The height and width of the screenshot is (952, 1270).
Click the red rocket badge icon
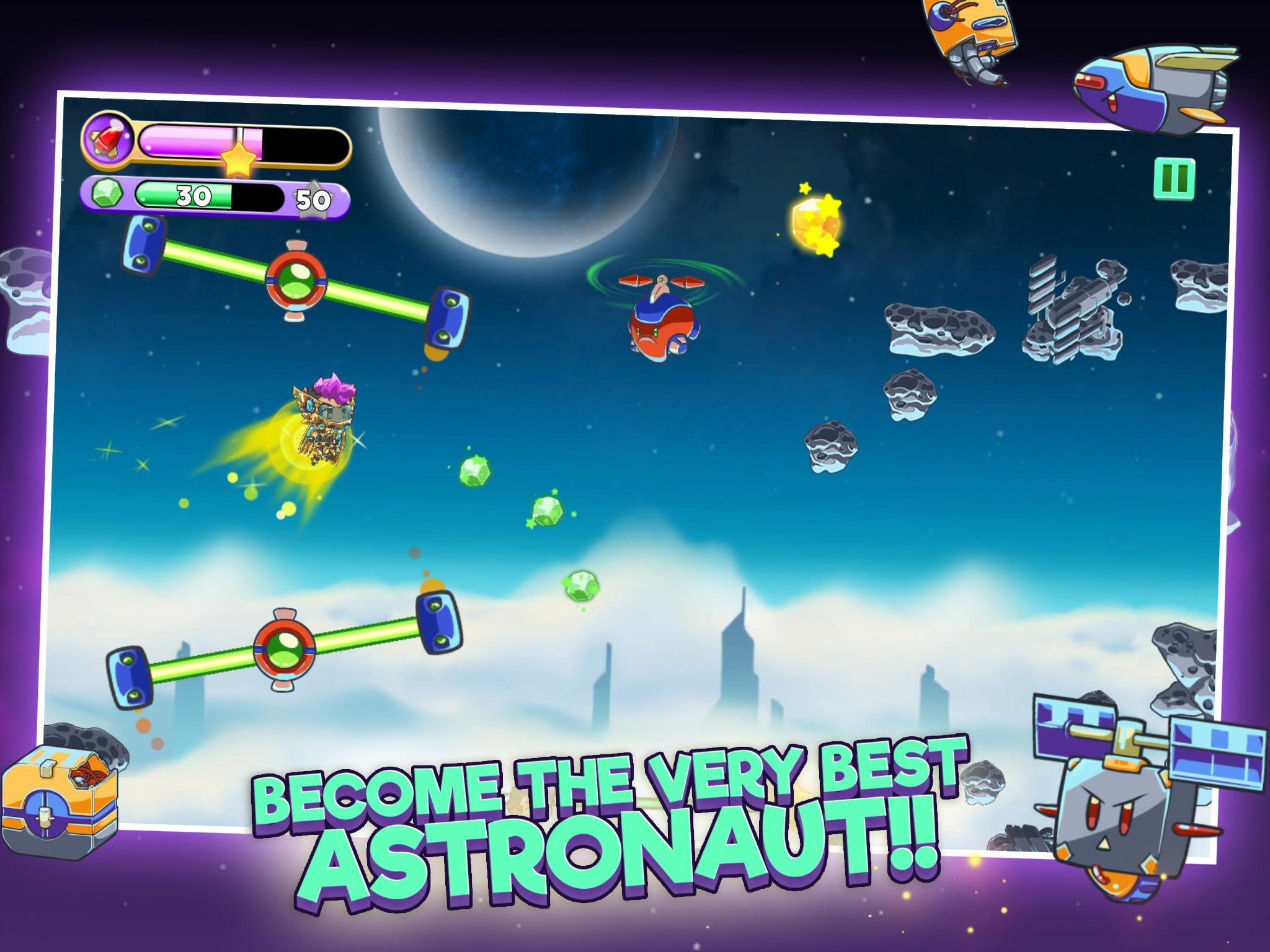(107, 141)
